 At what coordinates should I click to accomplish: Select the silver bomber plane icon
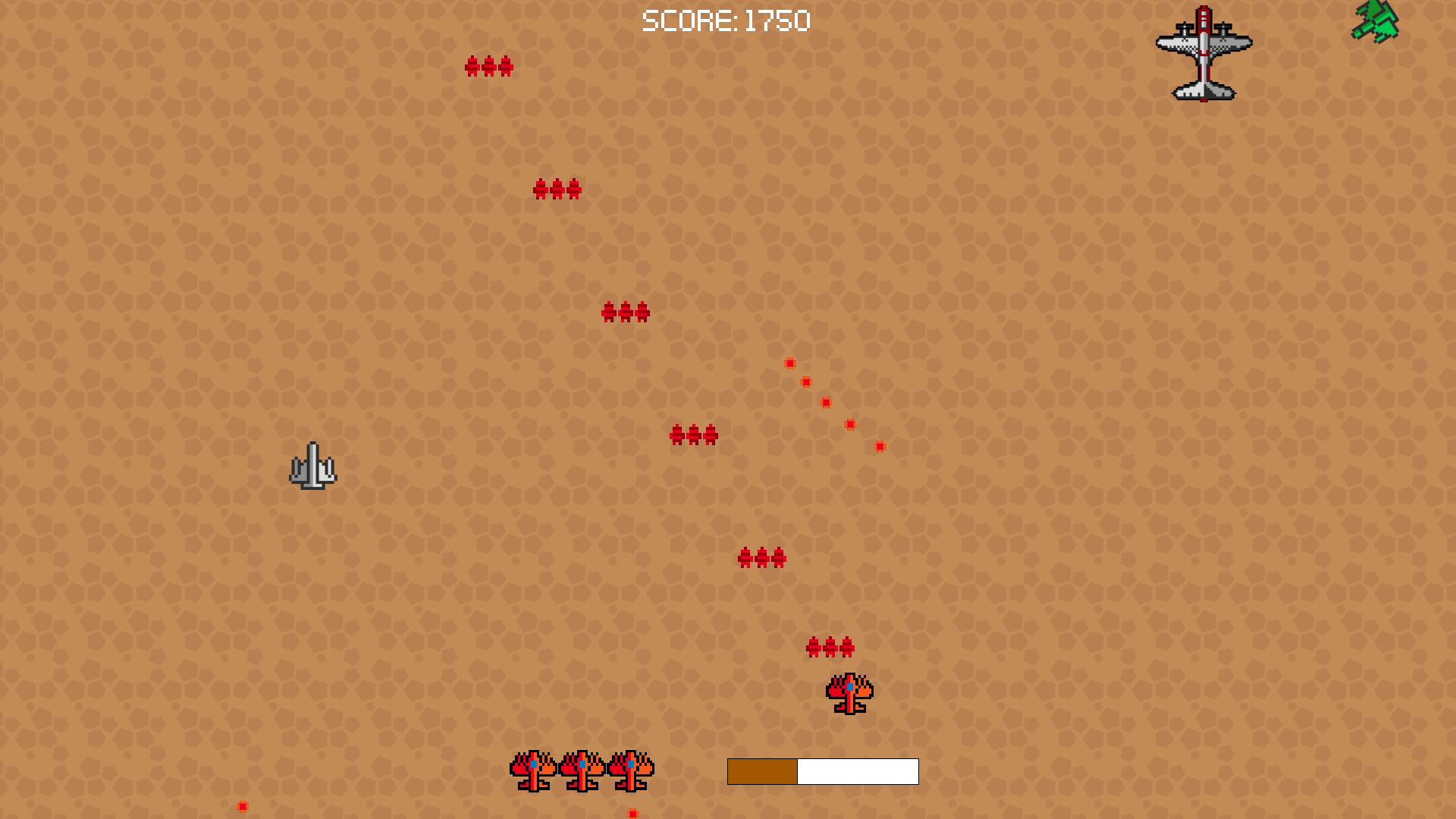(x=1204, y=53)
